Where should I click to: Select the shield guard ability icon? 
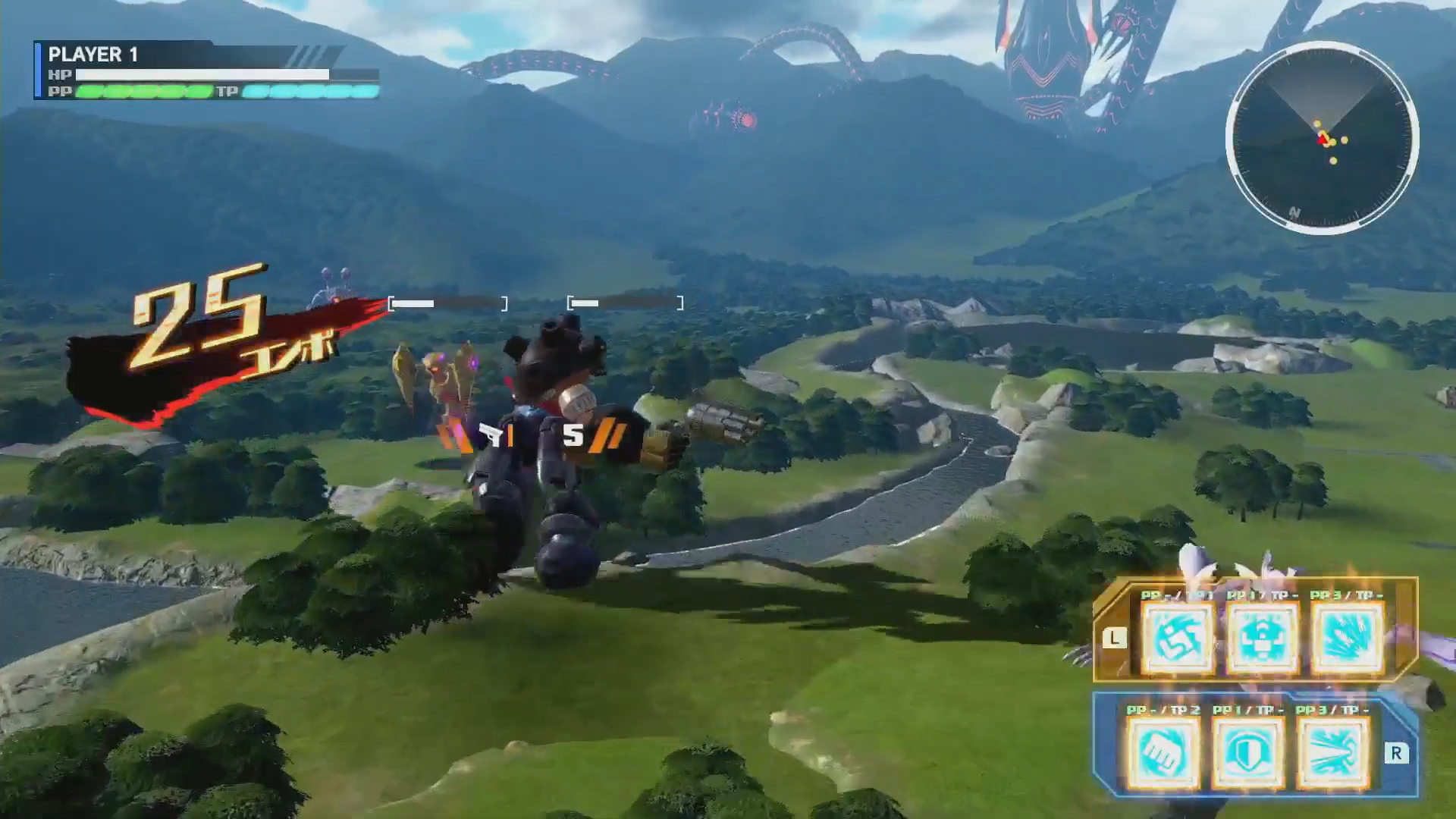tap(1249, 754)
